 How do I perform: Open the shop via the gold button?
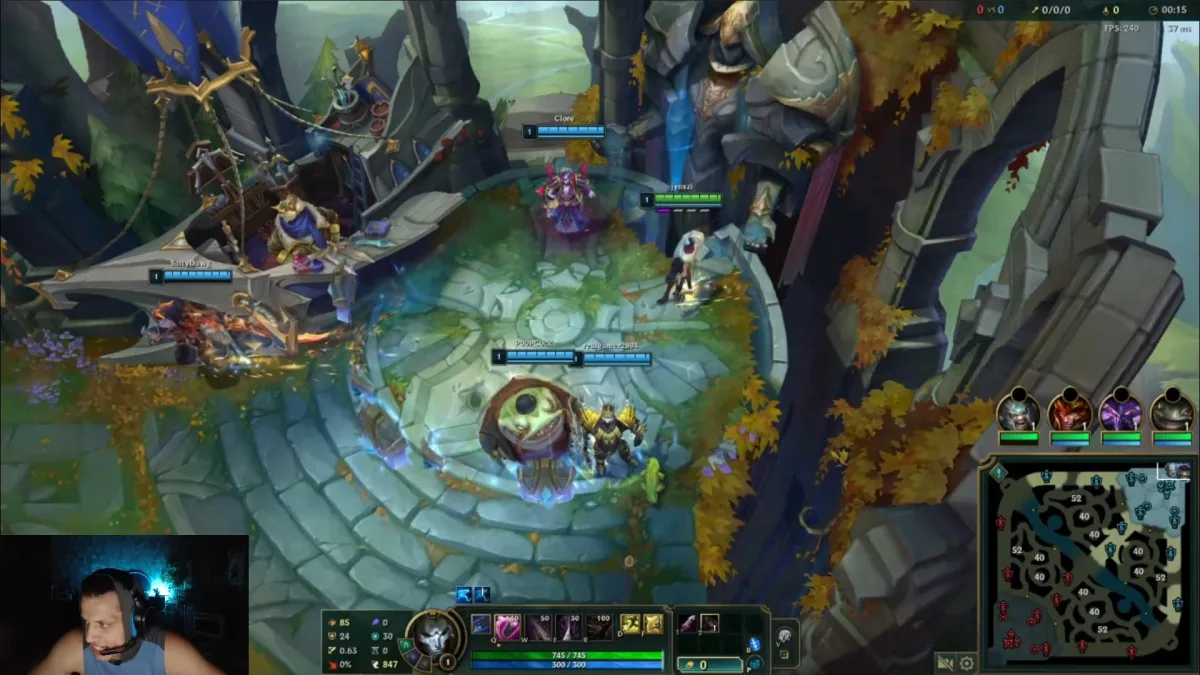click(708, 664)
